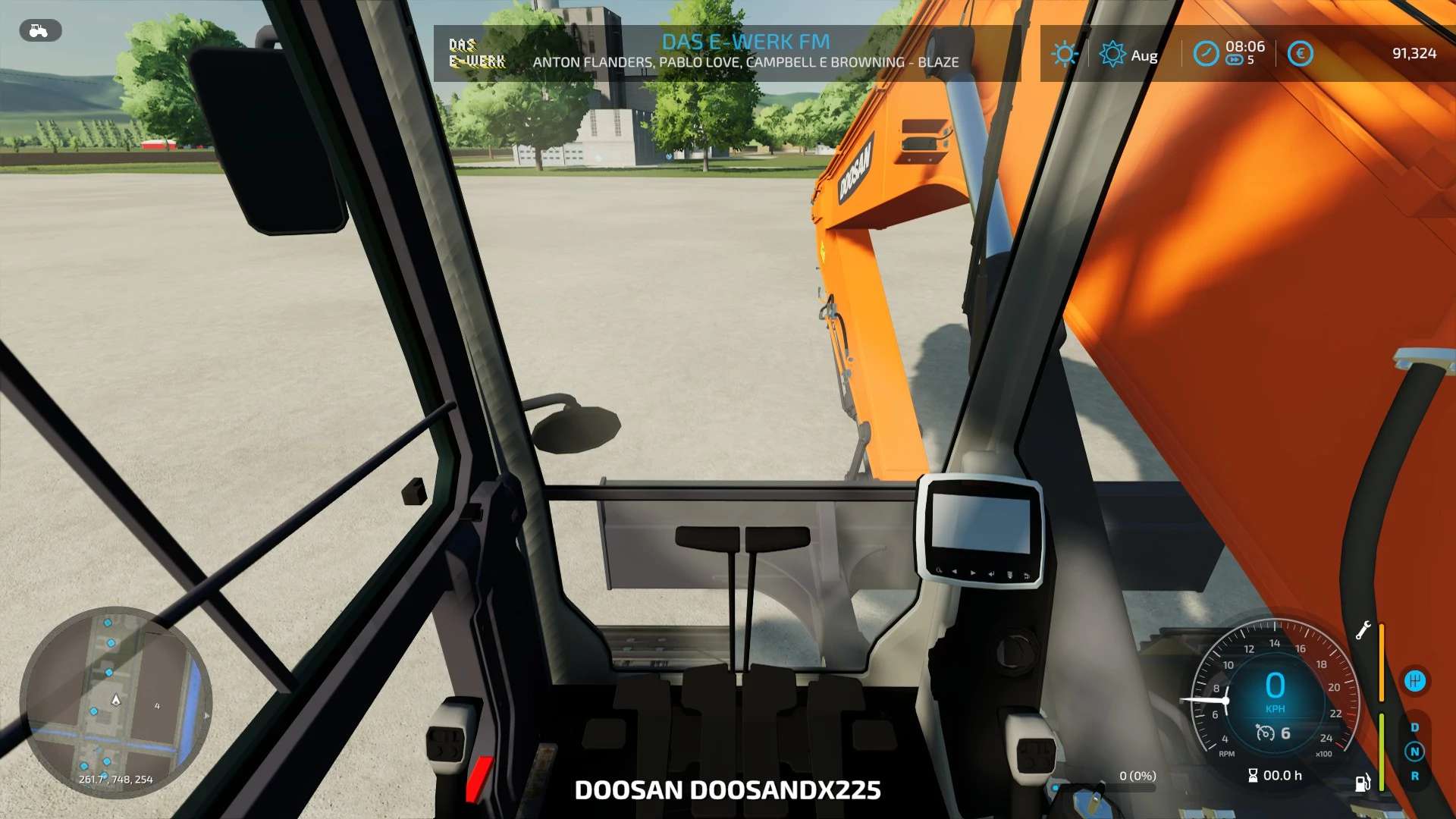Click the clock icon beside 08:06

[1206, 52]
